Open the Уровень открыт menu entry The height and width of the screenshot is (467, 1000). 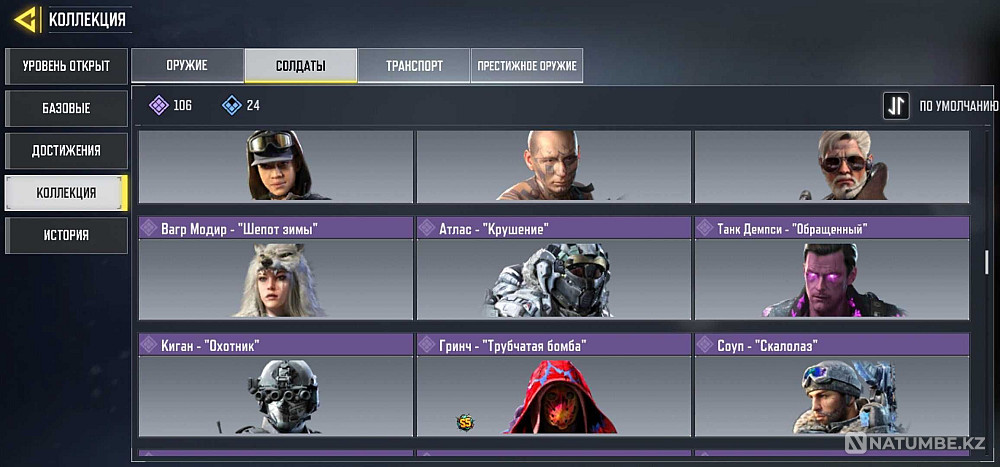(66, 67)
